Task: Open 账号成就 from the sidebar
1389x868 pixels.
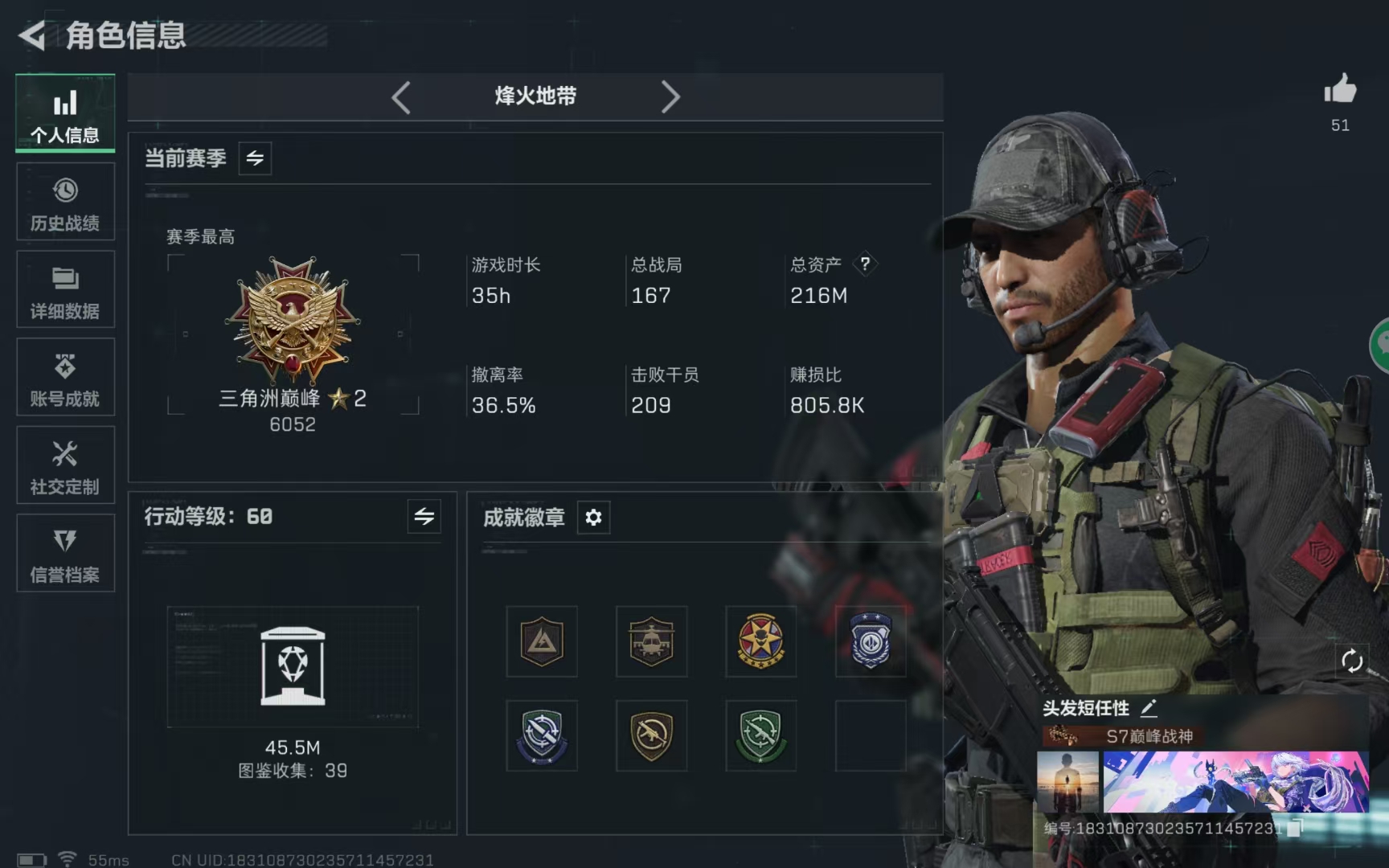Action: 64,377
